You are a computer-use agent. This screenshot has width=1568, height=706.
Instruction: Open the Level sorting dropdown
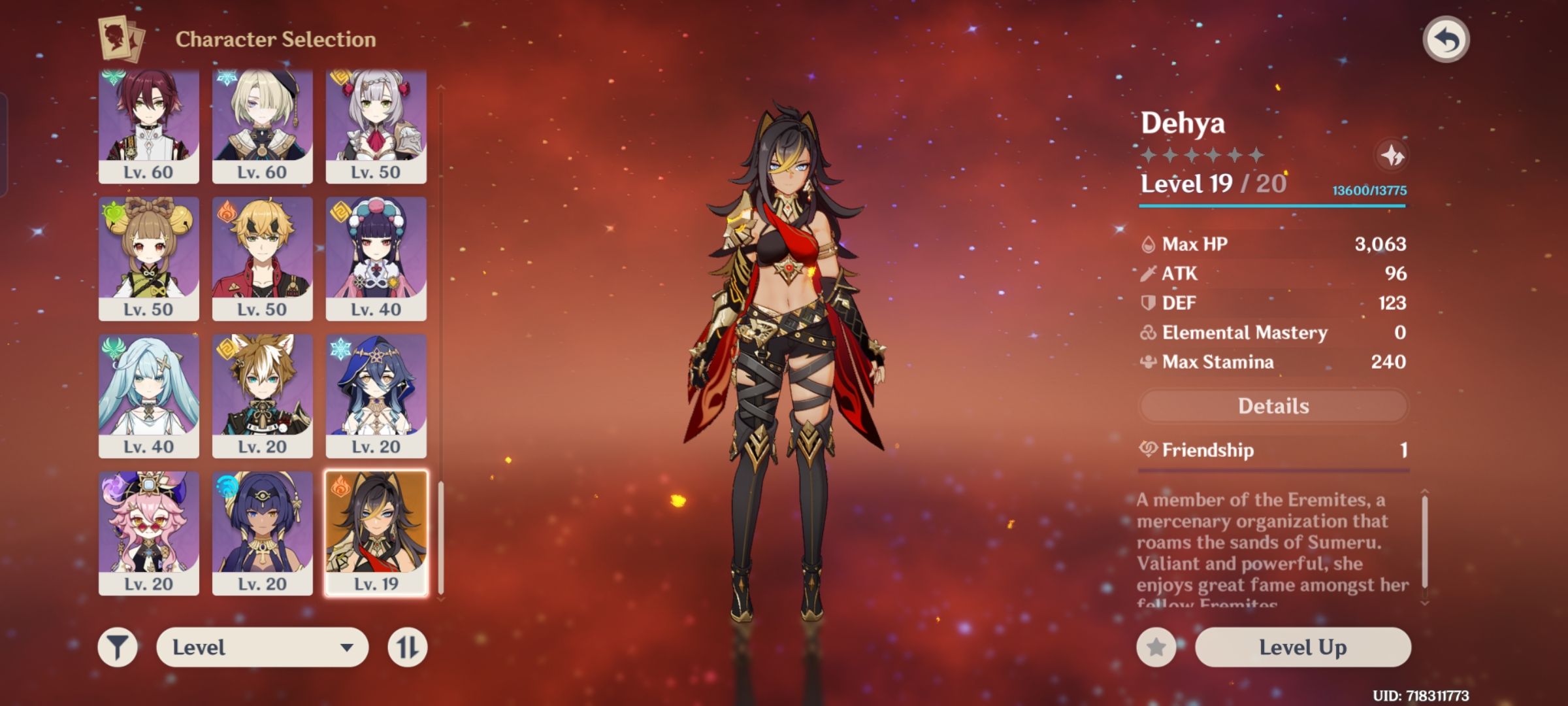pyautogui.click(x=261, y=646)
